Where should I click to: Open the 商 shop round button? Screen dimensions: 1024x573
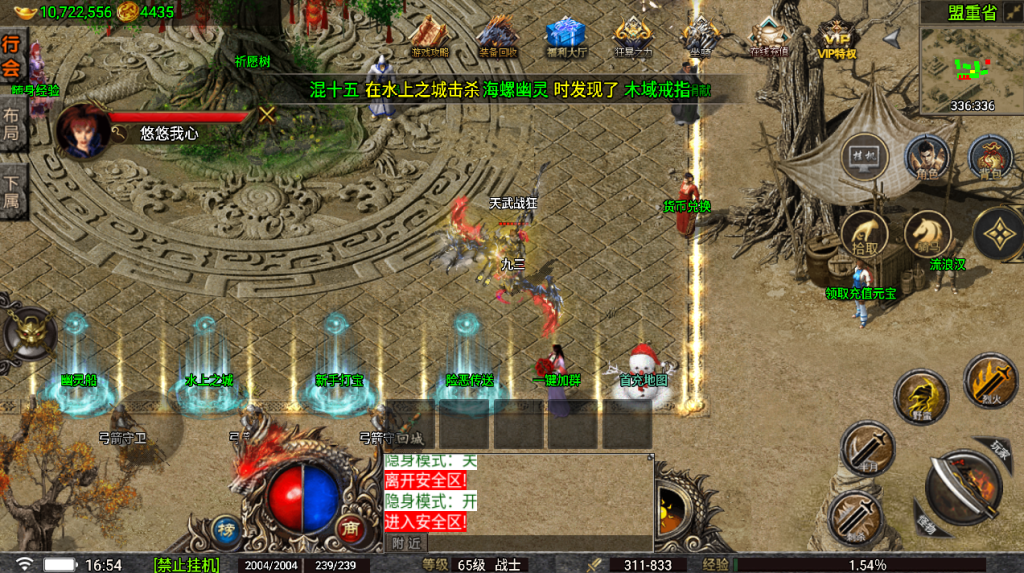click(350, 530)
